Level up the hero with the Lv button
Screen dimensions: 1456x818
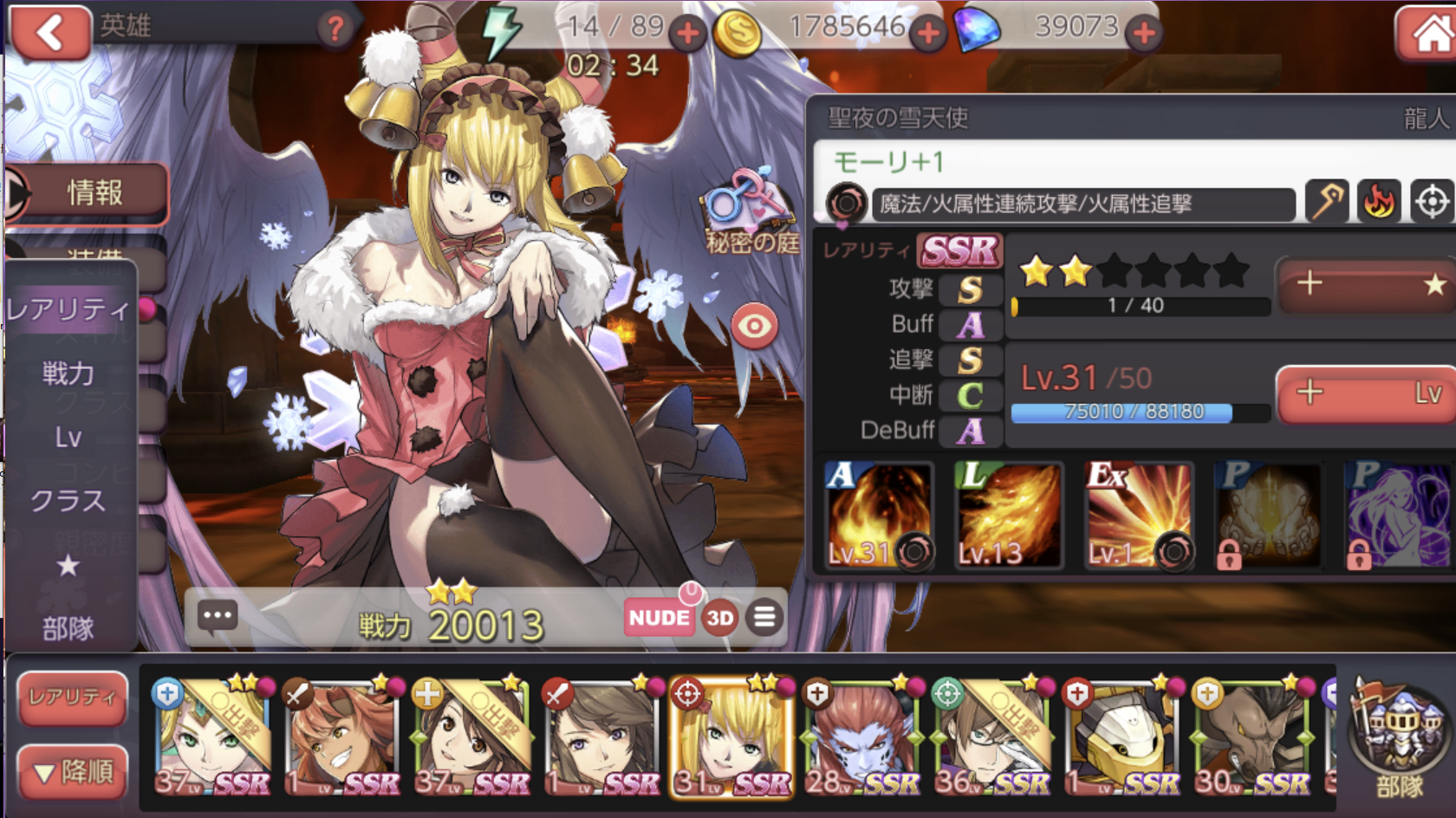click(1367, 394)
